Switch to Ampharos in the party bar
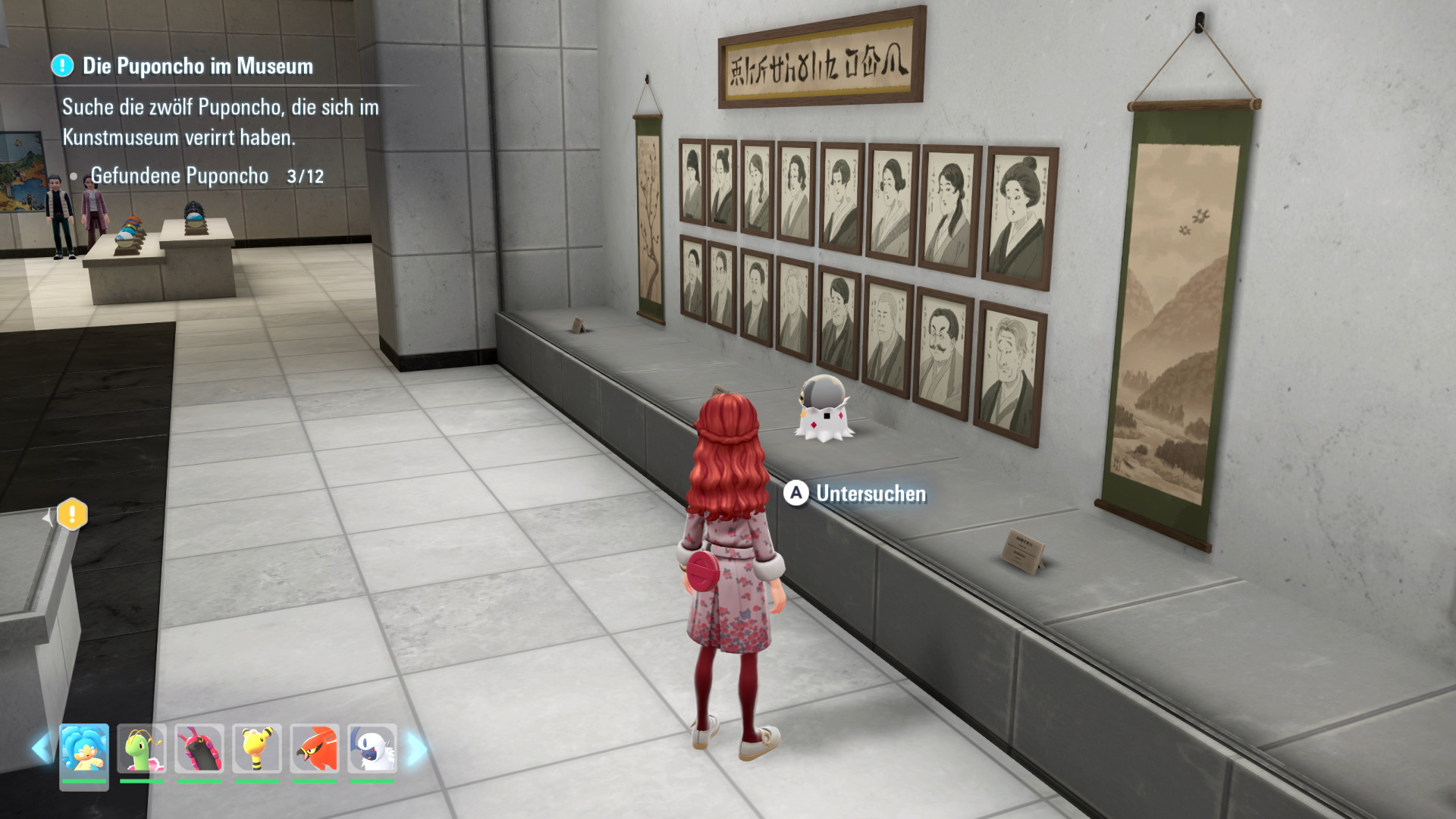 tap(257, 750)
